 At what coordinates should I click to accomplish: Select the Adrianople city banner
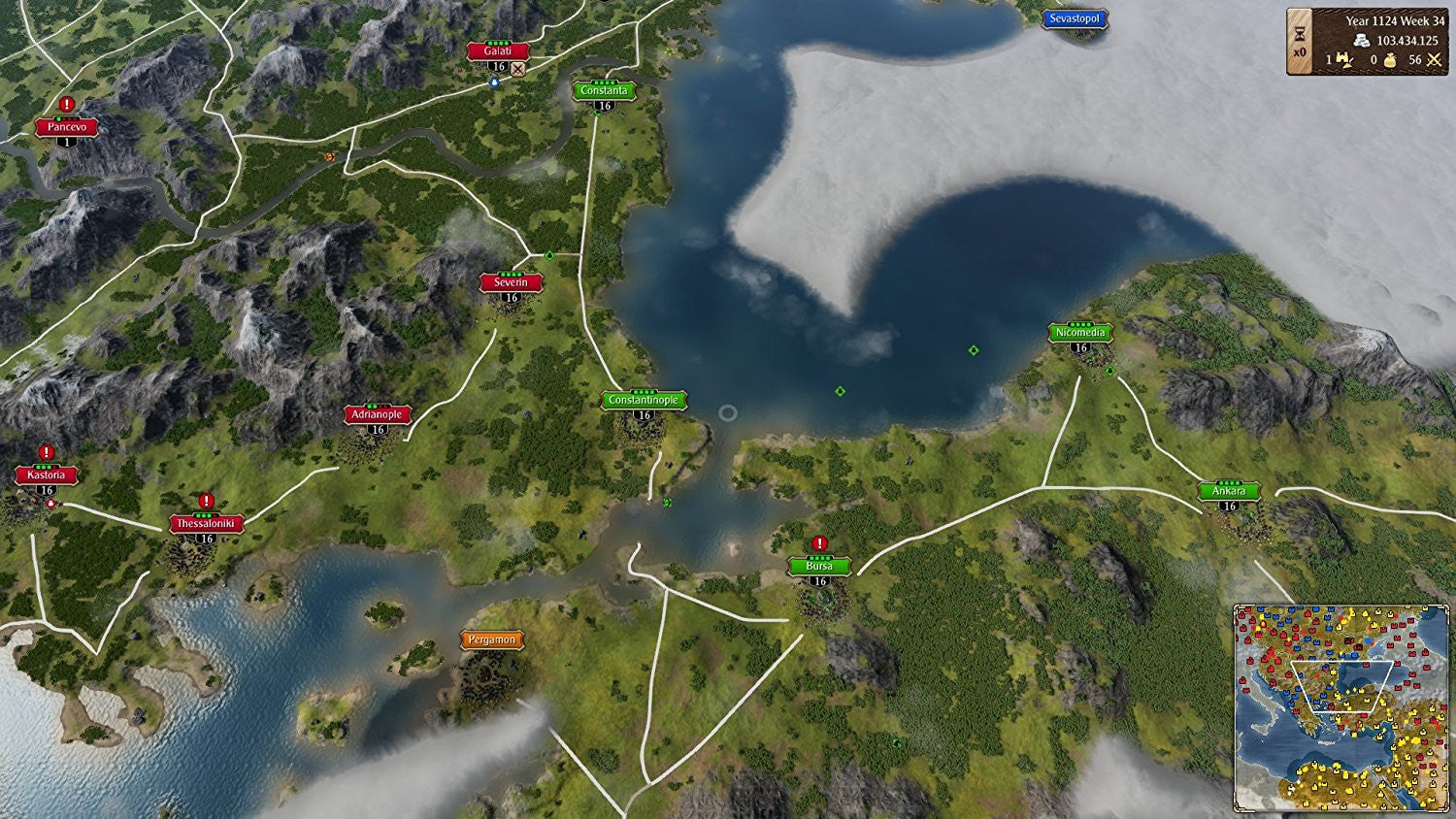[378, 414]
